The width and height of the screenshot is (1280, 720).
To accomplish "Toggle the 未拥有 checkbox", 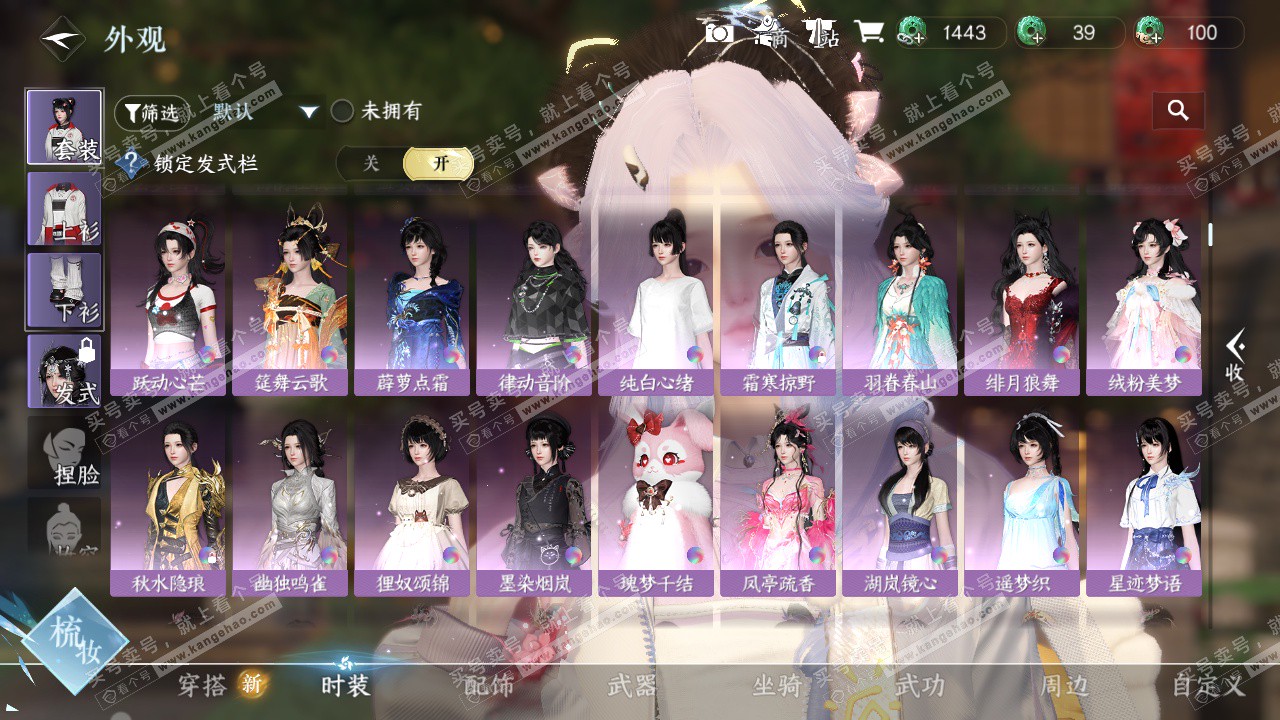I will [343, 111].
